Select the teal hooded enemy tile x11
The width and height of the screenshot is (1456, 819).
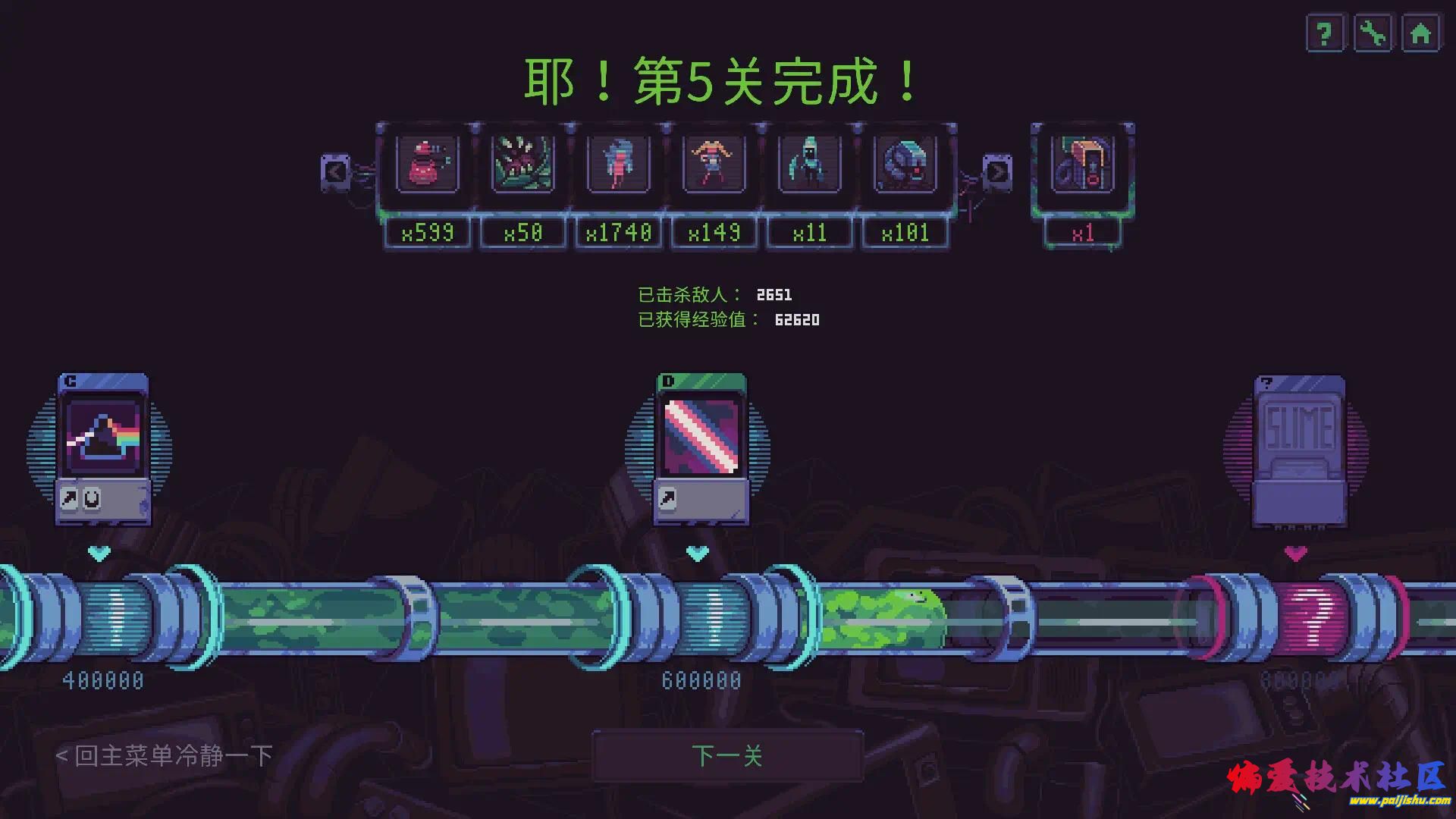810,164
